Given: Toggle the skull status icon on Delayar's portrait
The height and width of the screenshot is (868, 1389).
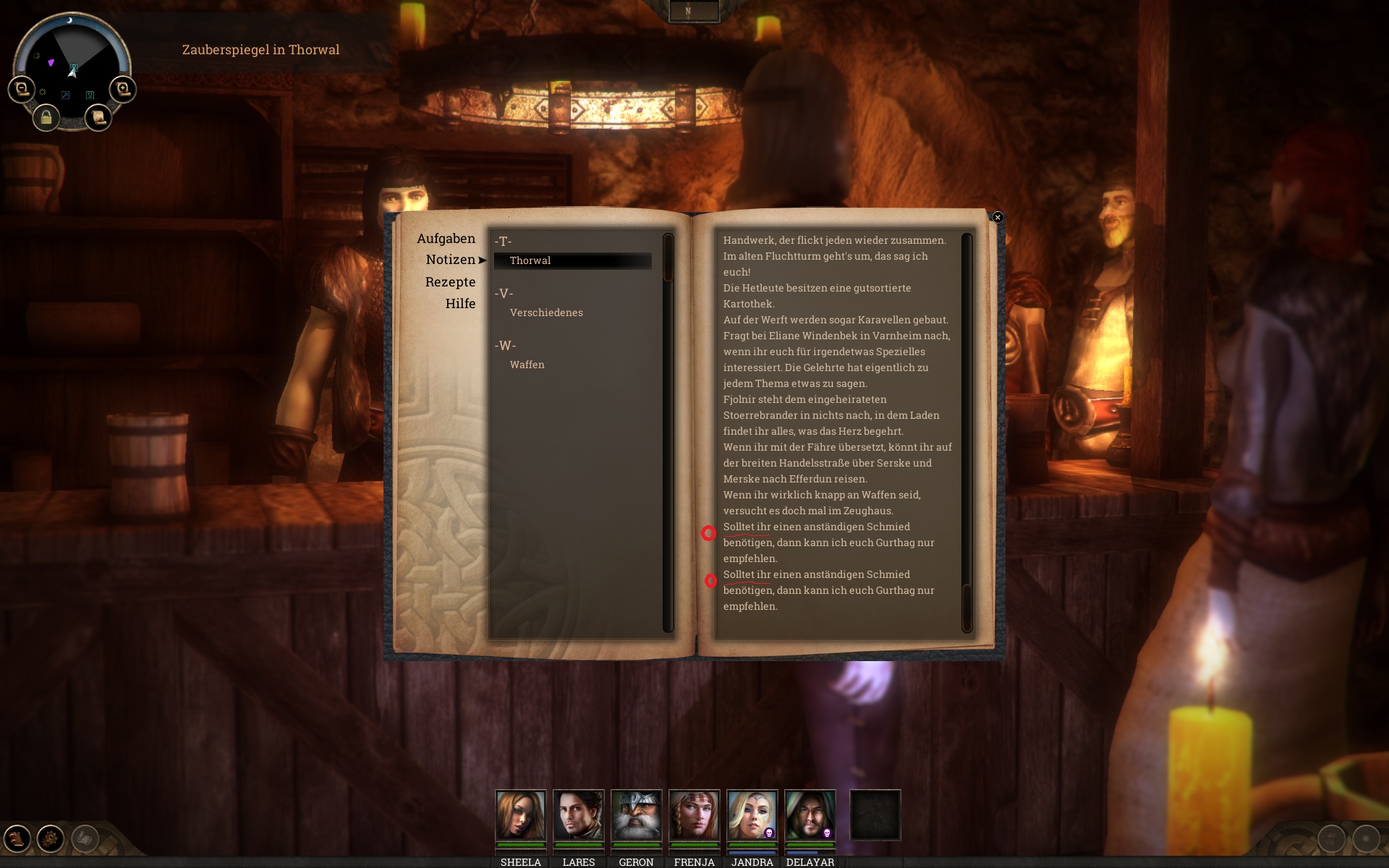Looking at the screenshot, I should pos(826,833).
